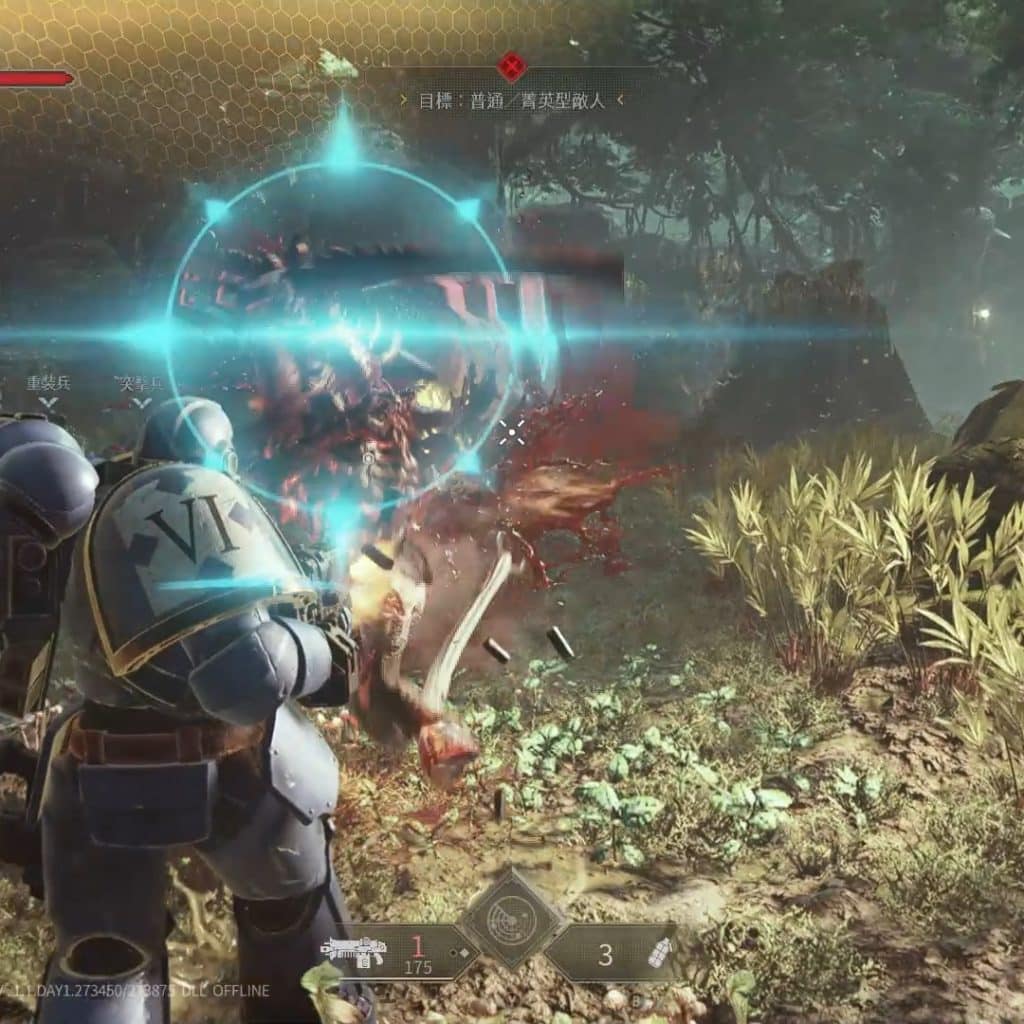Select the 重裝兵 teammate marker
Viewport: 1024px width, 1024px height.
tap(47, 390)
